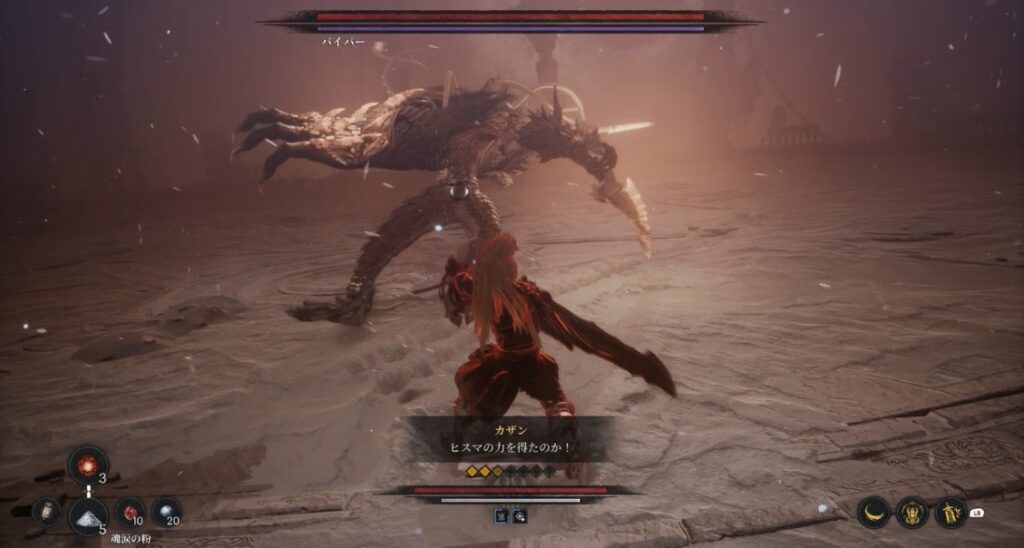Viewport: 1024px width, 548px height.
Task: Inspect the blue-framed buff icon below the health bar
Action: [502, 516]
